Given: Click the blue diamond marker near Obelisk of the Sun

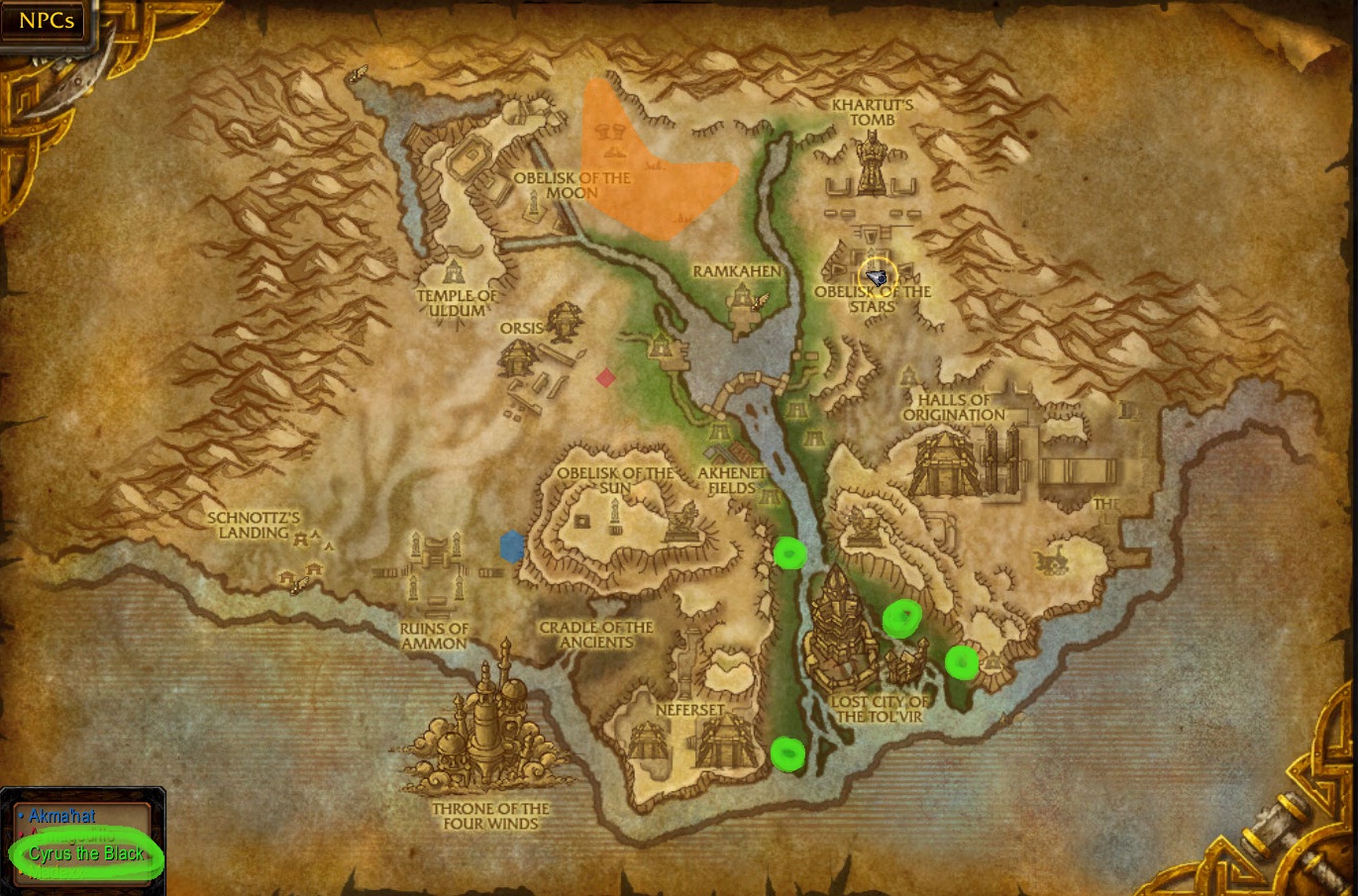Looking at the screenshot, I should 512,547.
